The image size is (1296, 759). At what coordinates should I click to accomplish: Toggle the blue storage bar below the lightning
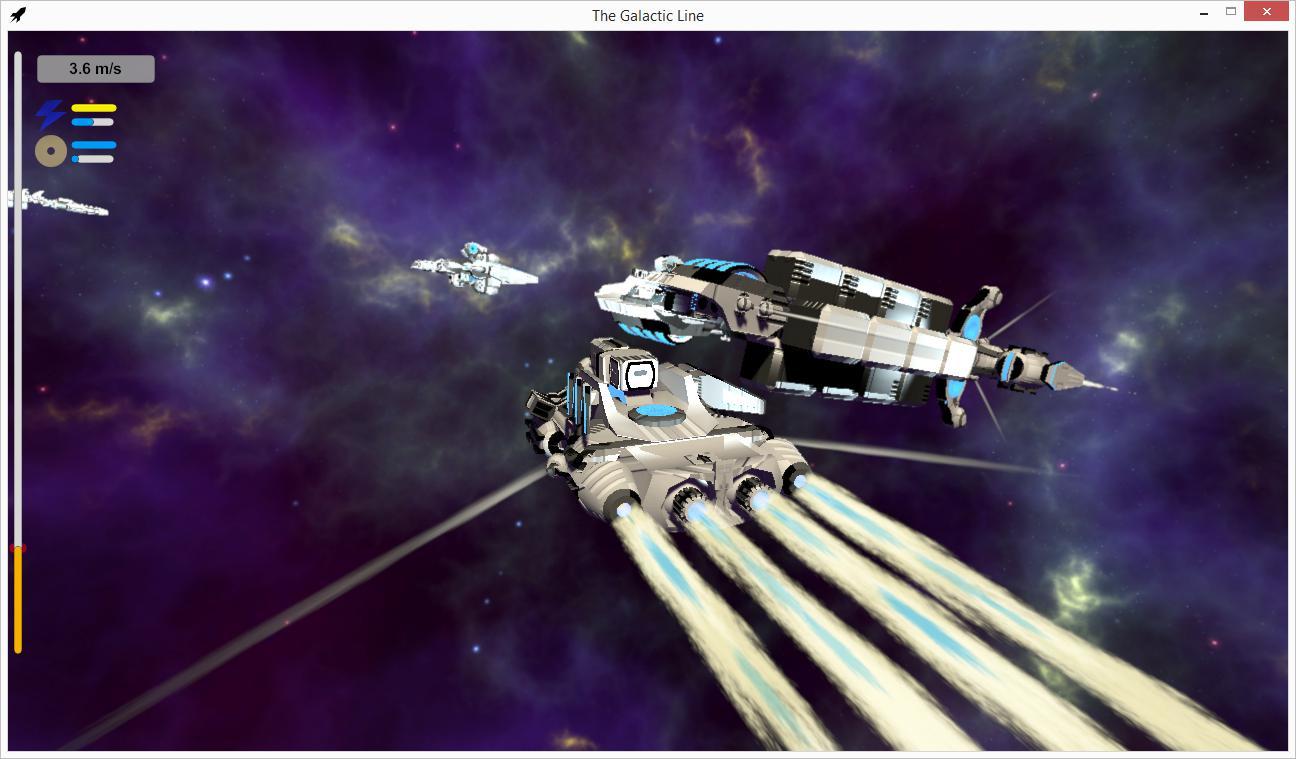[94, 123]
